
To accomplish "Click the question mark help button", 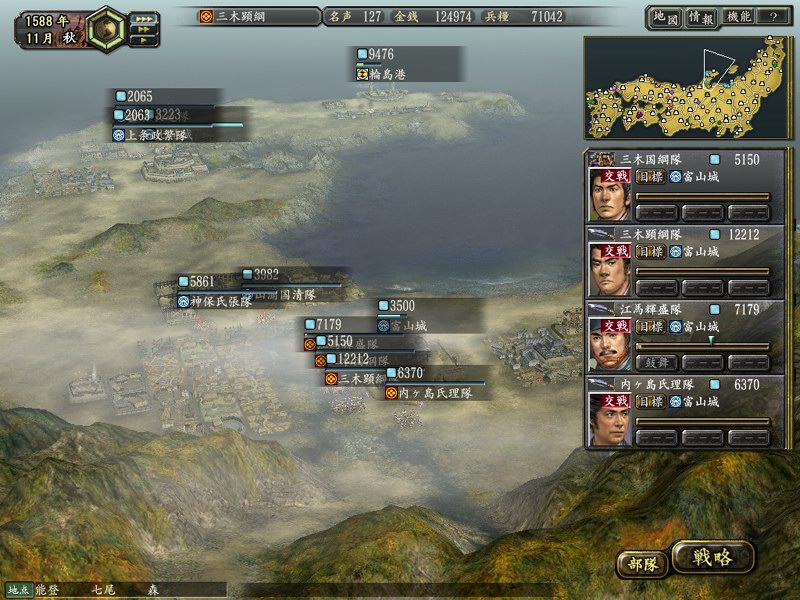I will [x=772, y=17].
